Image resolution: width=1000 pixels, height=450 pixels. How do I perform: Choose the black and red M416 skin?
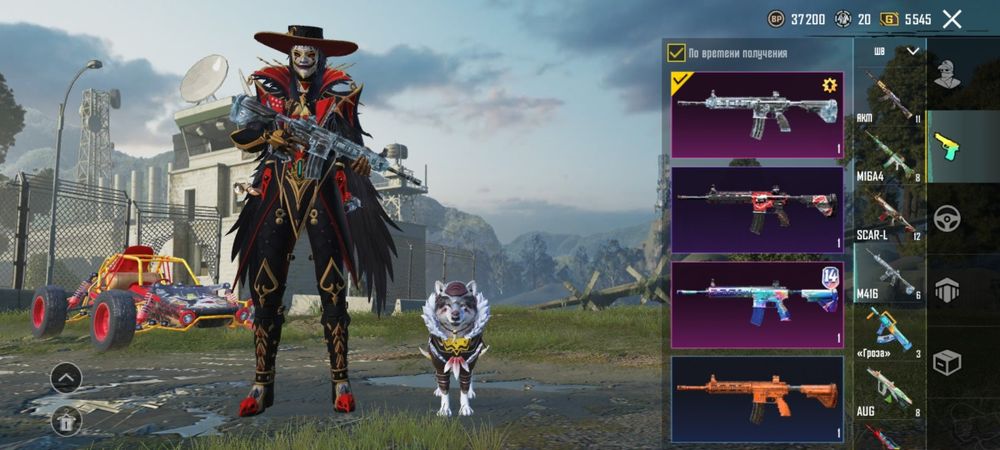pos(757,208)
